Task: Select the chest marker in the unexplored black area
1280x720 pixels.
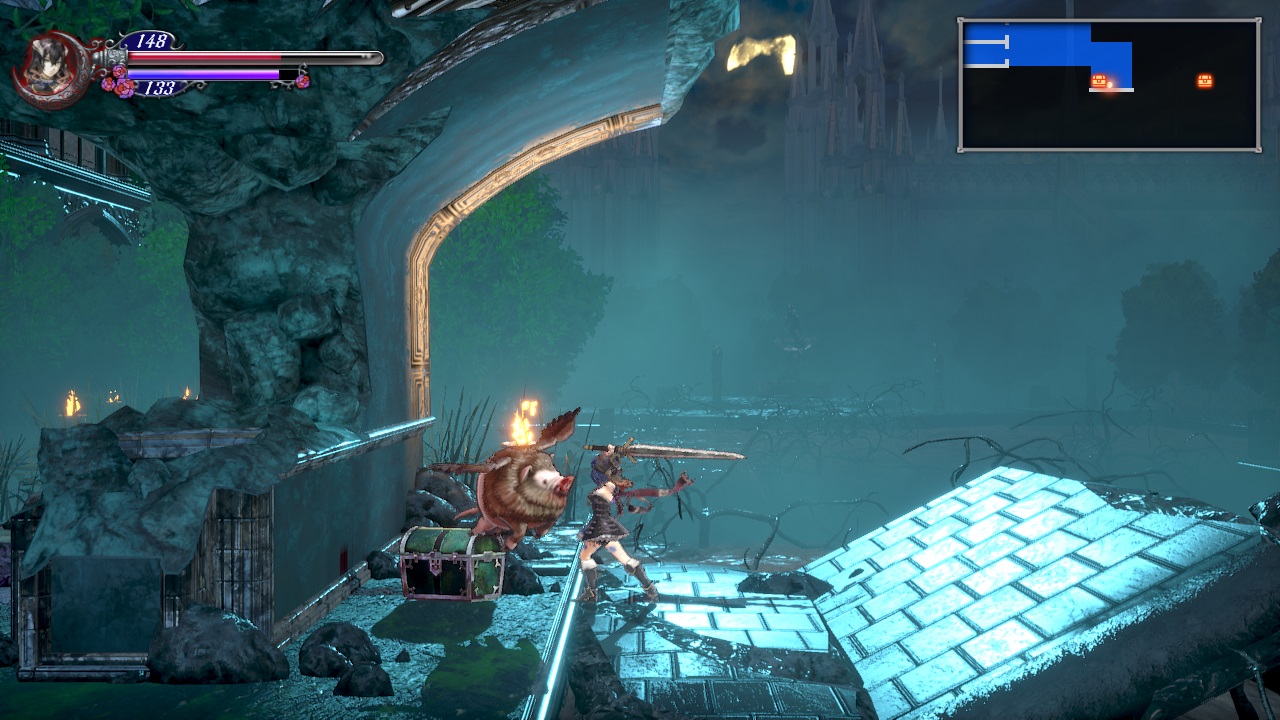Action: (x=1204, y=80)
